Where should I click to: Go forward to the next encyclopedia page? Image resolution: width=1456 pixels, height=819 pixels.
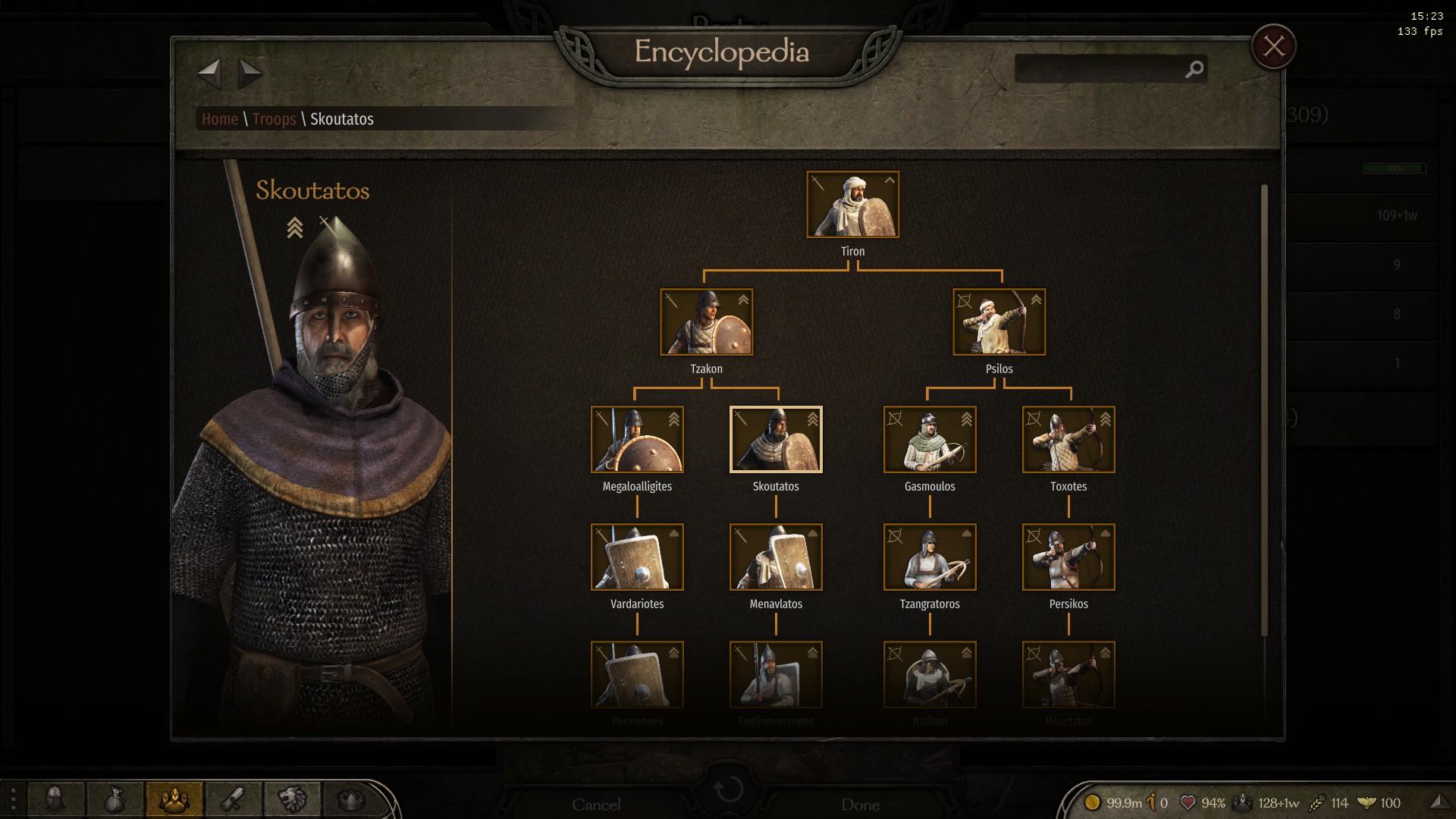click(249, 74)
